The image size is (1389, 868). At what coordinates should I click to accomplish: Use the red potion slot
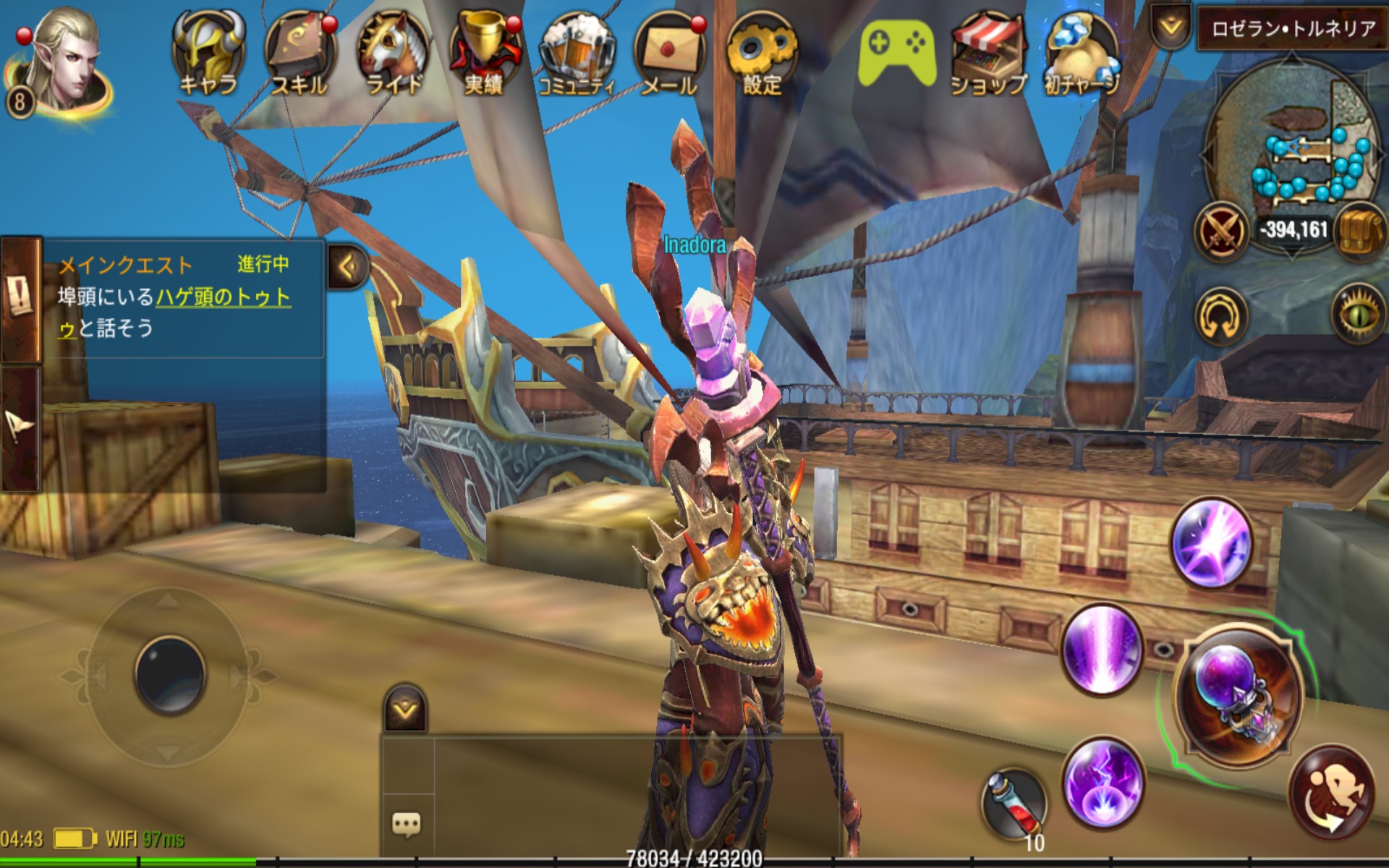click(1014, 804)
